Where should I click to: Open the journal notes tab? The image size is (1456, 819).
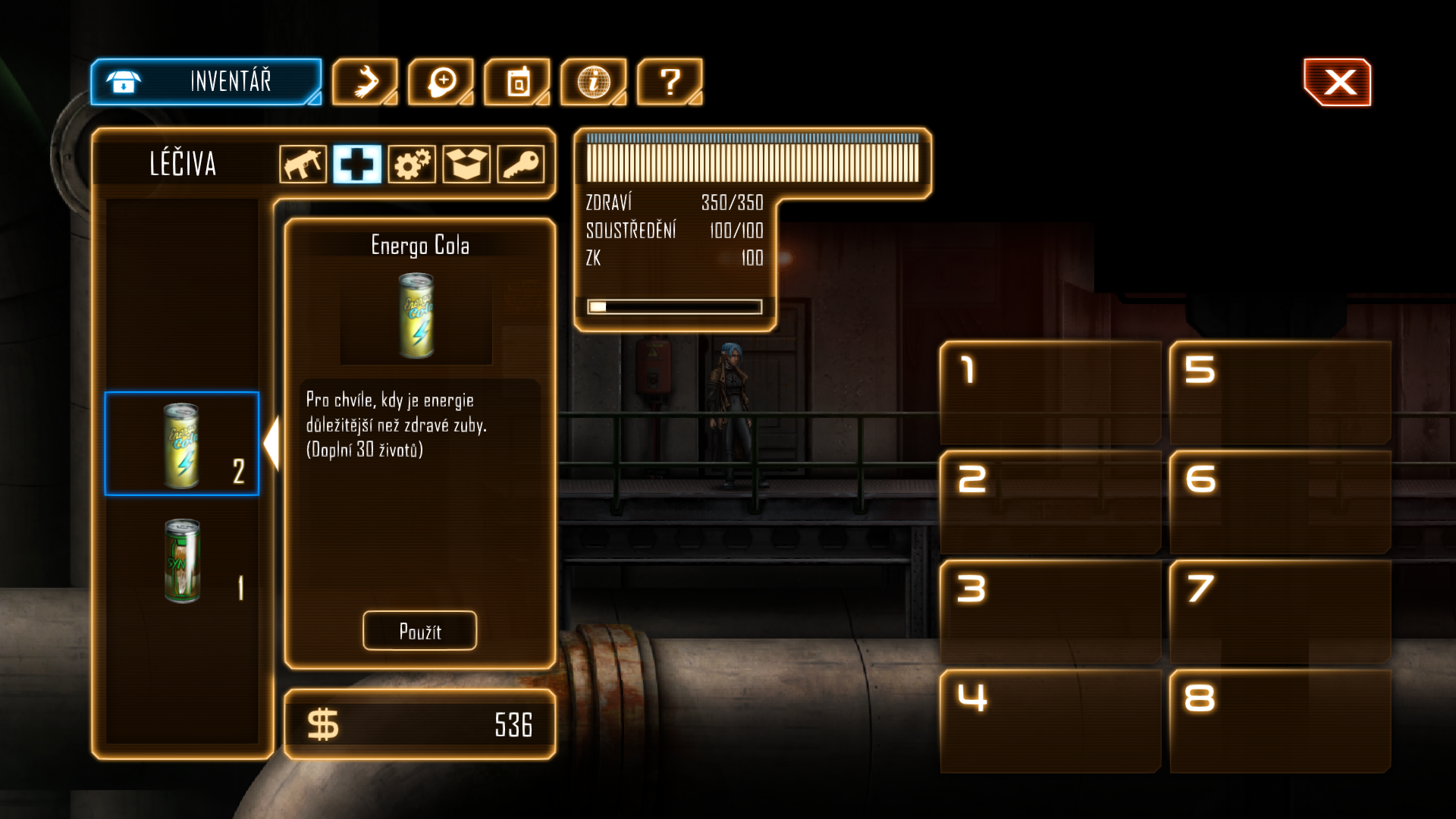coord(517,82)
